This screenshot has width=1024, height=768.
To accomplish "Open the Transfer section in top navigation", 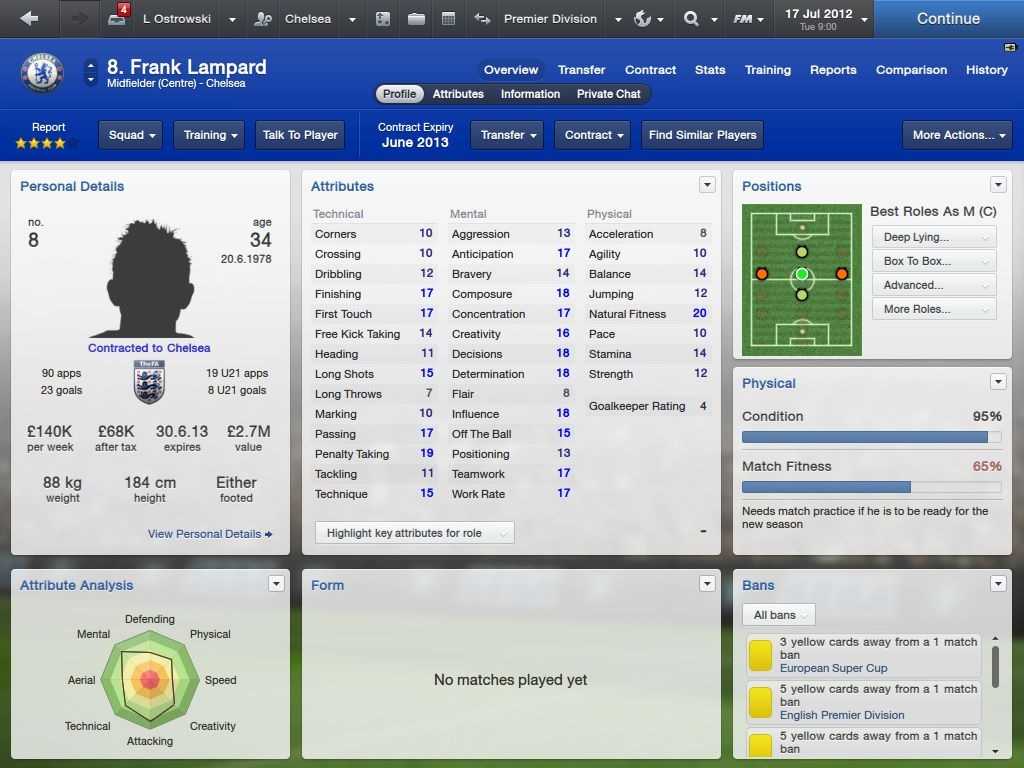I will [581, 70].
